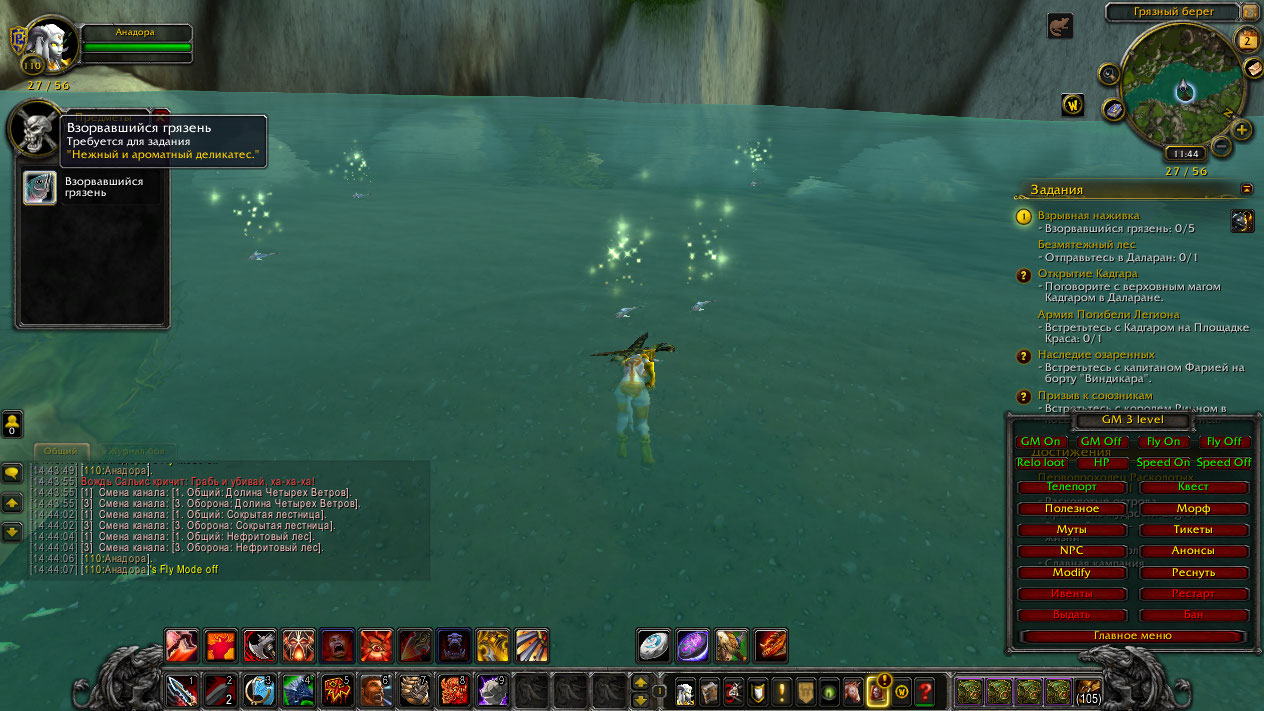The image size is (1264, 711).
Task: Turn on GM mode with GM On
Action: click(1040, 441)
